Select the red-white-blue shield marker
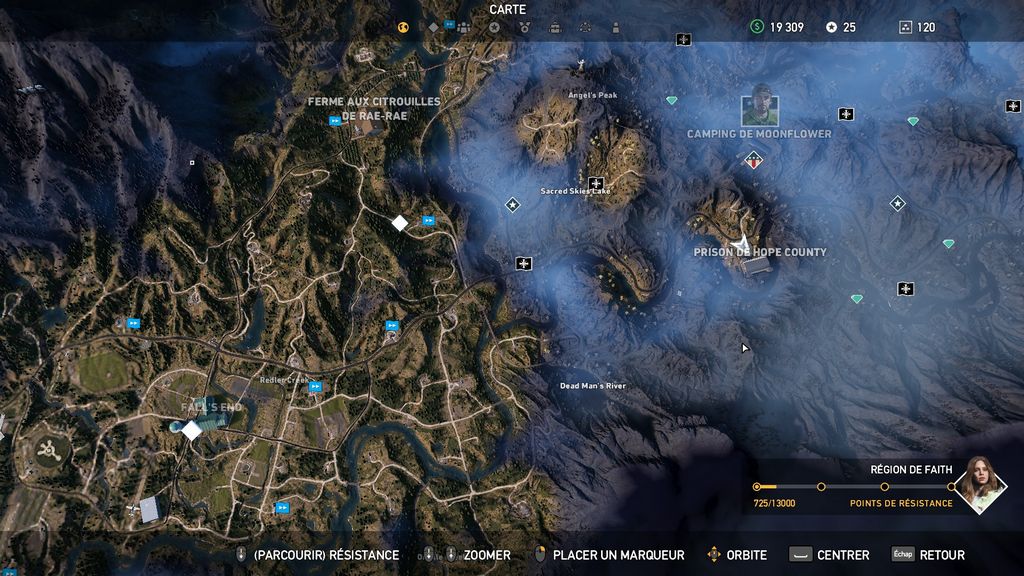1024x576 pixels. point(753,159)
